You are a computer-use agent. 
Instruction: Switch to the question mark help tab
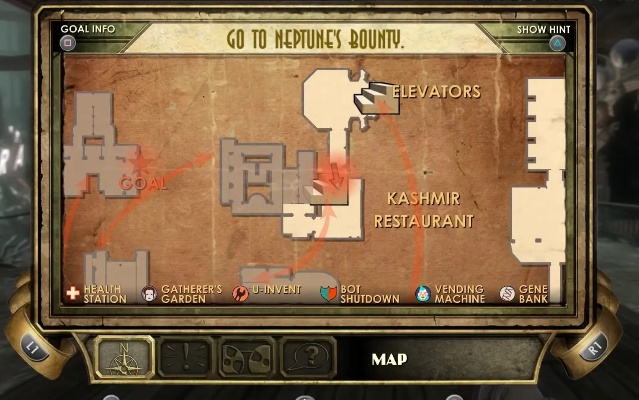click(308, 357)
